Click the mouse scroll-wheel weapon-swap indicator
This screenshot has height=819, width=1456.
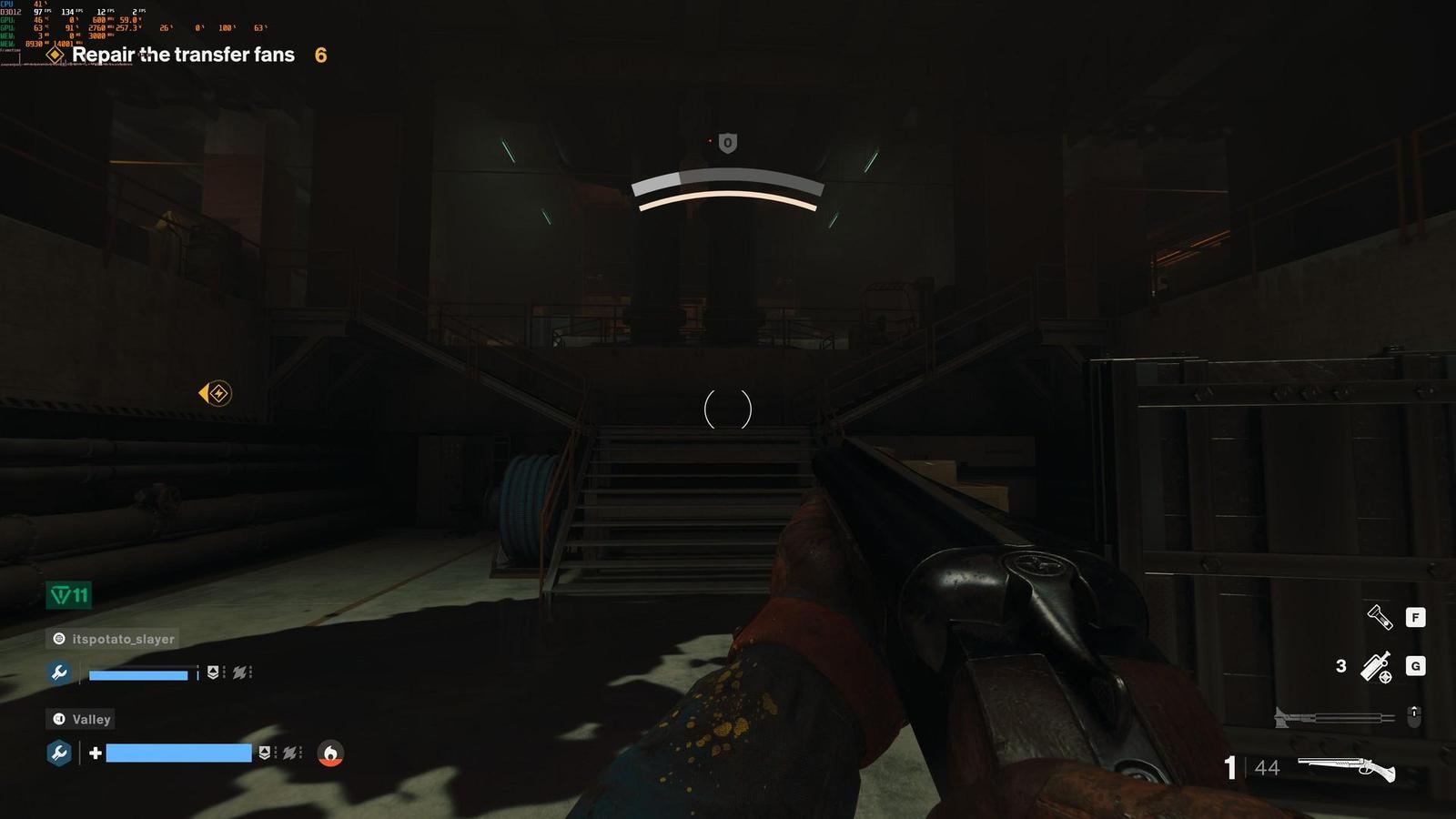click(x=1415, y=715)
